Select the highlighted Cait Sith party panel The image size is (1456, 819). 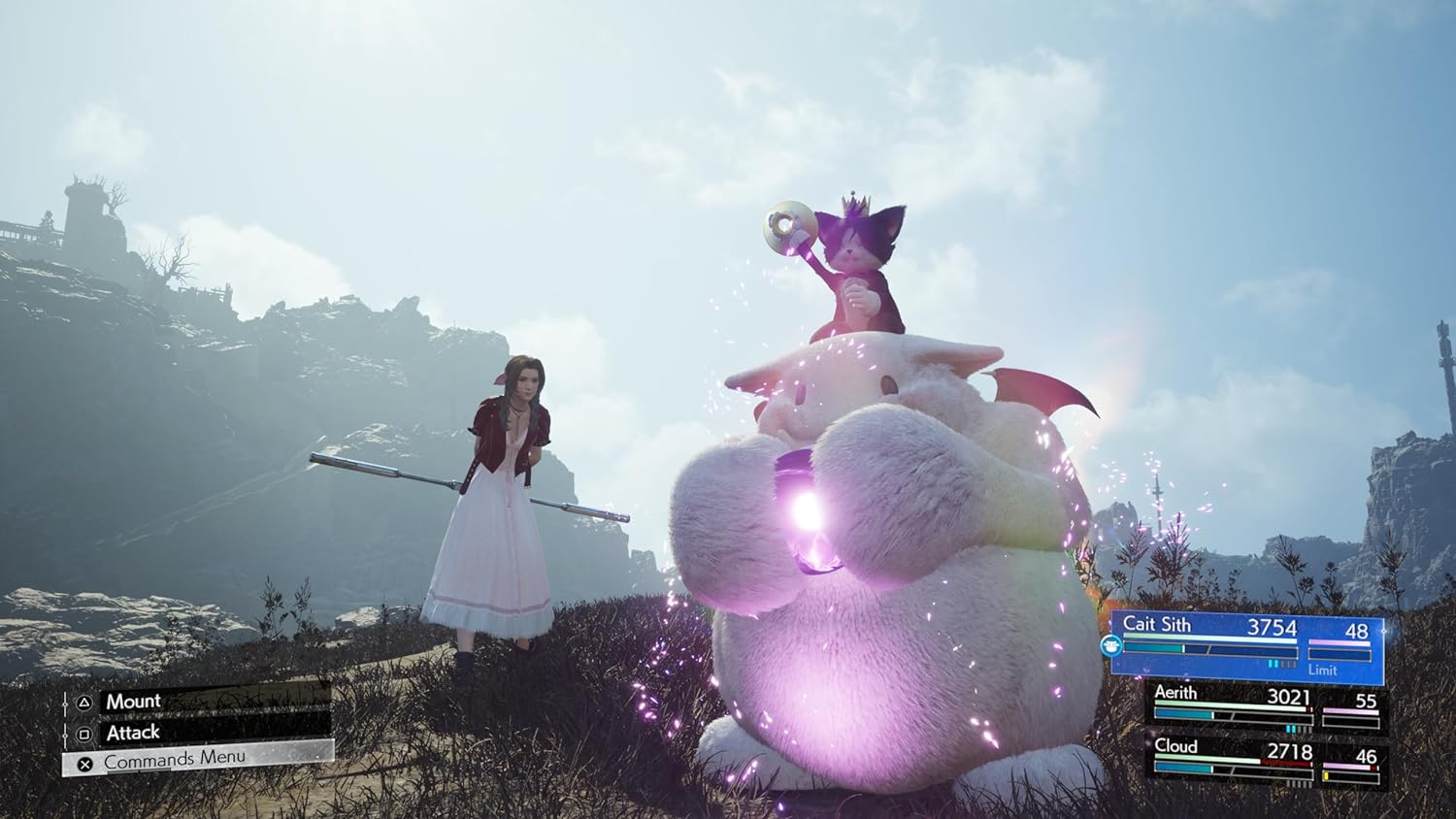point(1247,643)
